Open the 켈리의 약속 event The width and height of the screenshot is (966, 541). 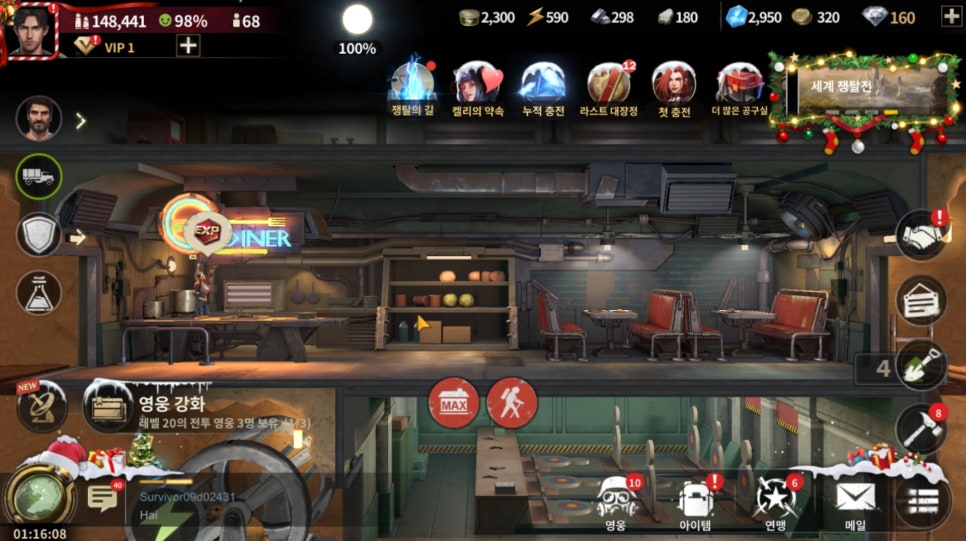[477, 84]
